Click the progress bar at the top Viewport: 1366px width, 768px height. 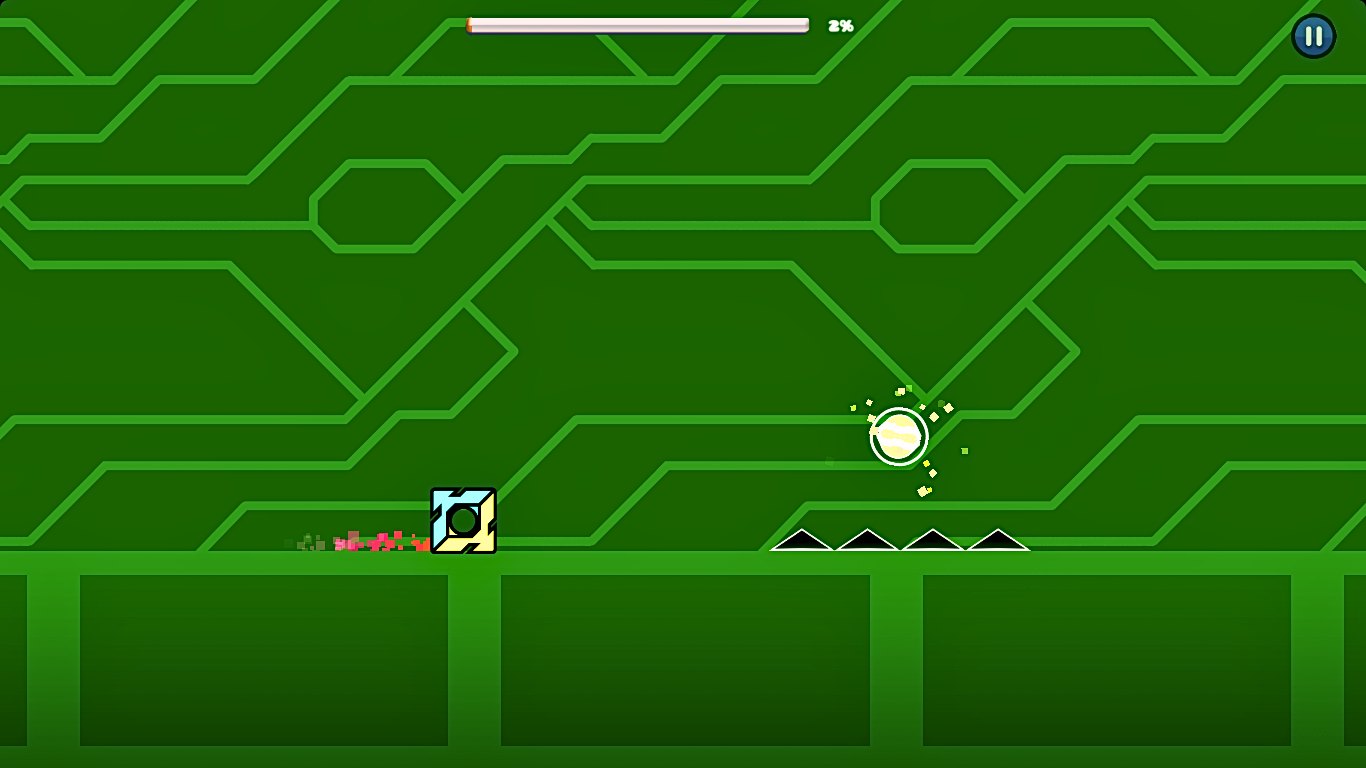tap(638, 23)
